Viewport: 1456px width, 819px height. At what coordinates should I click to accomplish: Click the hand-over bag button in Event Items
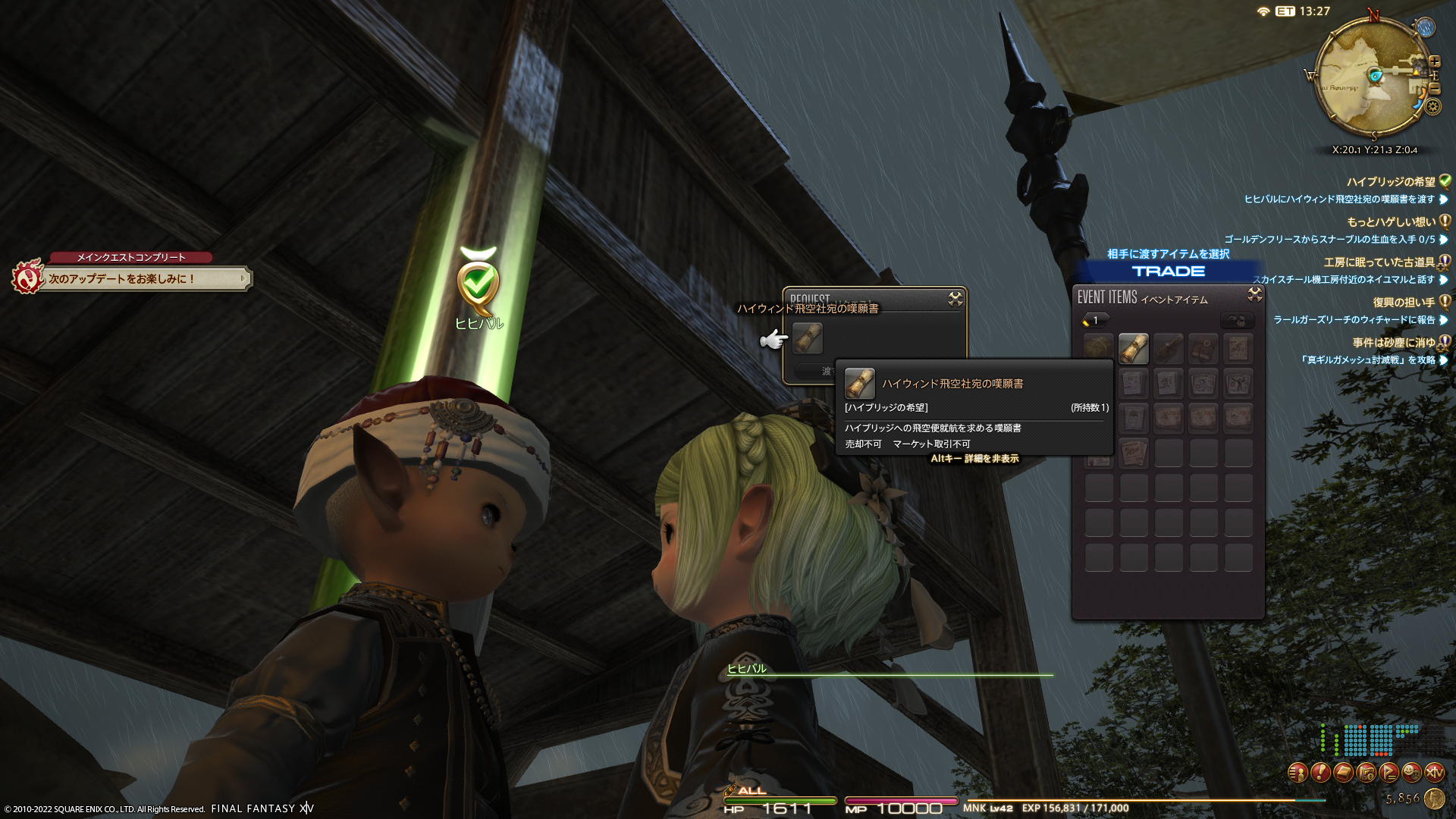pos(1237,321)
